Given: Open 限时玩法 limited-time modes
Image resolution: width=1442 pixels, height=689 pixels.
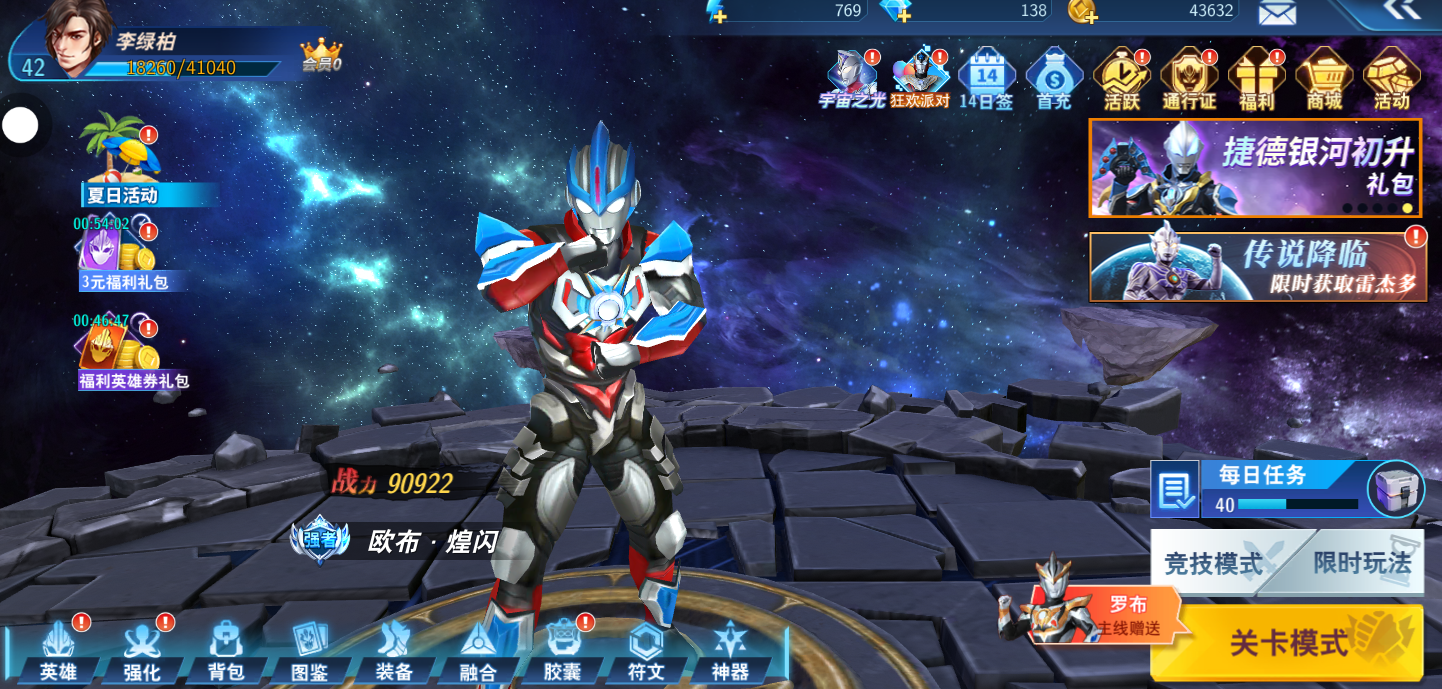Looking at the screenshot, I should (1361, 563).
